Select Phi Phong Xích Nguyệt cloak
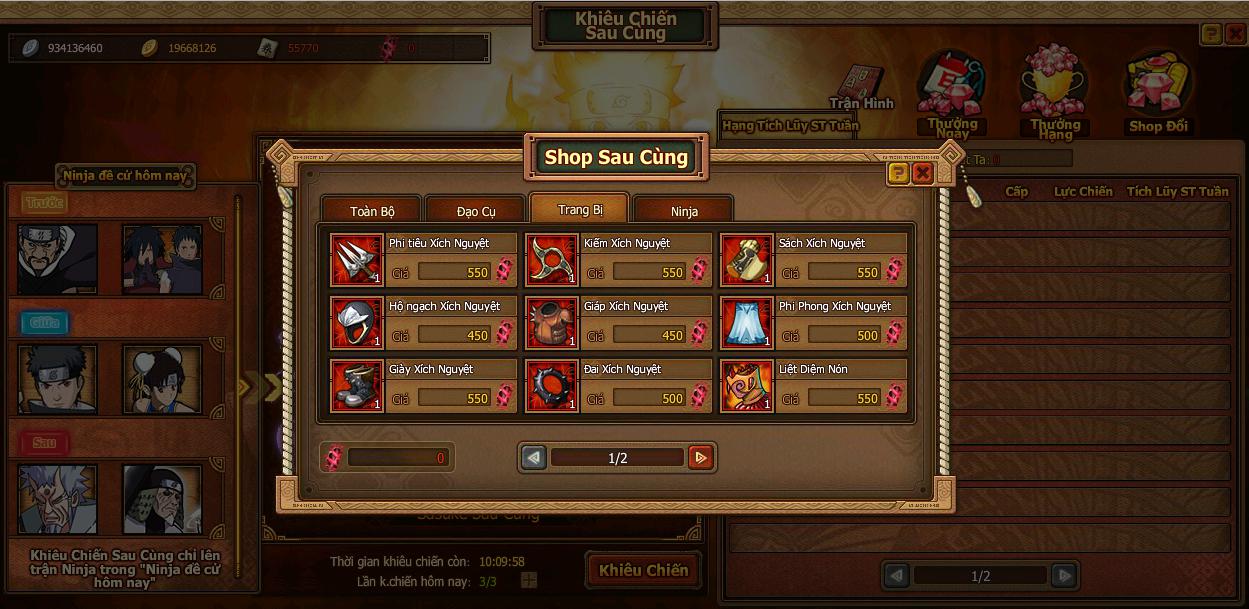 click(x=746, y=323)
